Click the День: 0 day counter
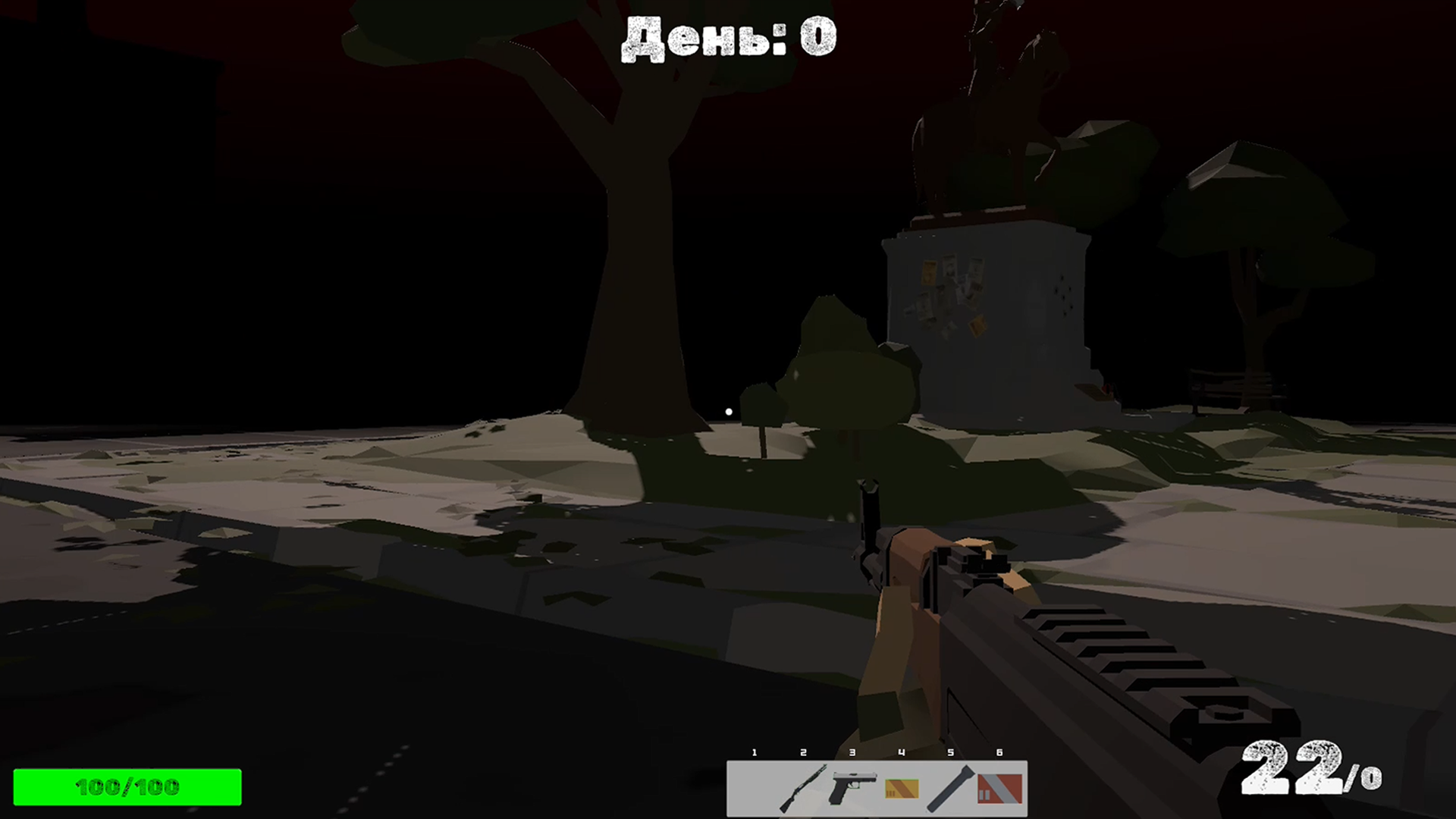This screenshot has height=819, width=1456. click(730, 36)
